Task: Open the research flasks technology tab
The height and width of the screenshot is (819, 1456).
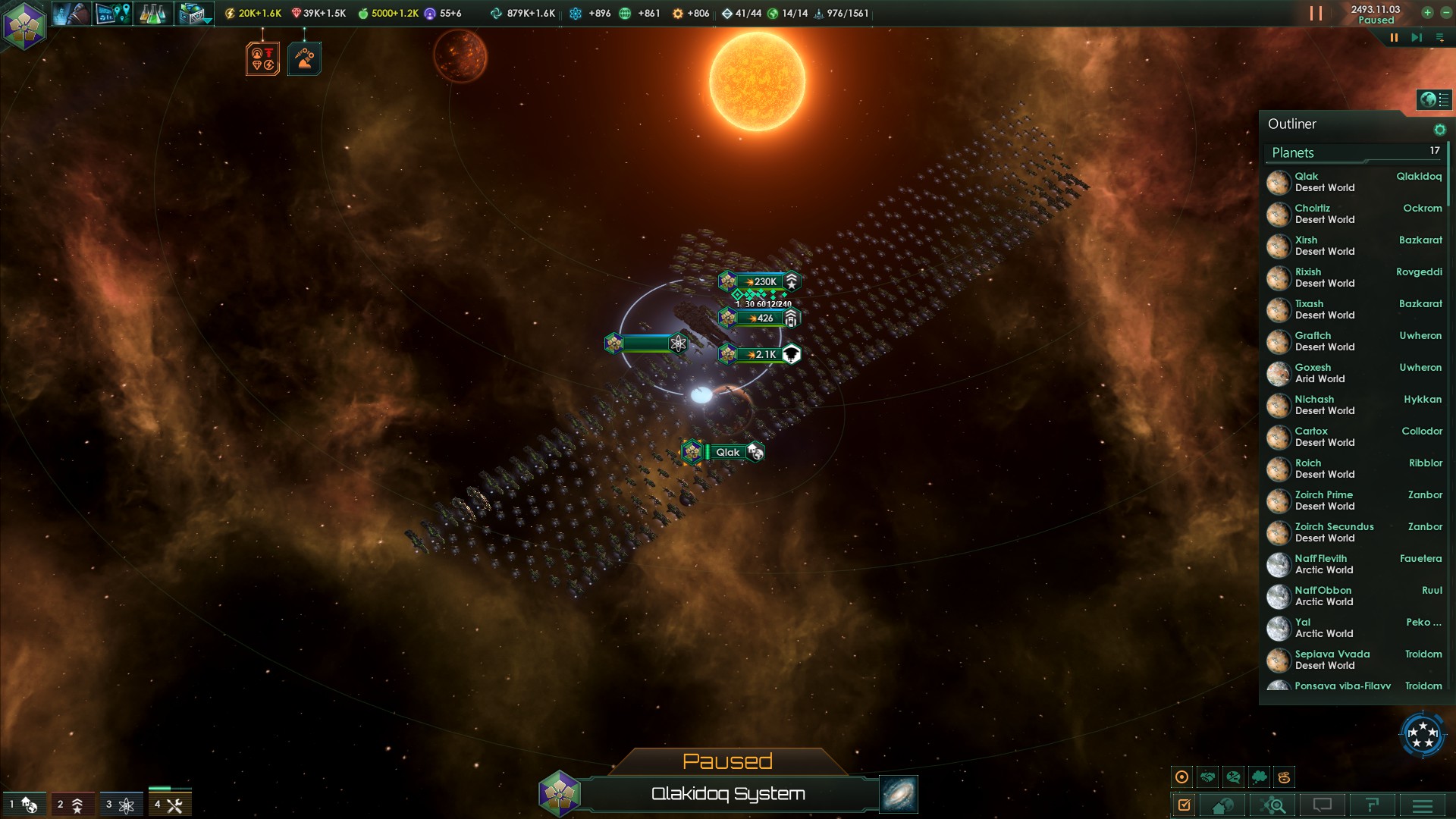Action: [x=152, y=14]
